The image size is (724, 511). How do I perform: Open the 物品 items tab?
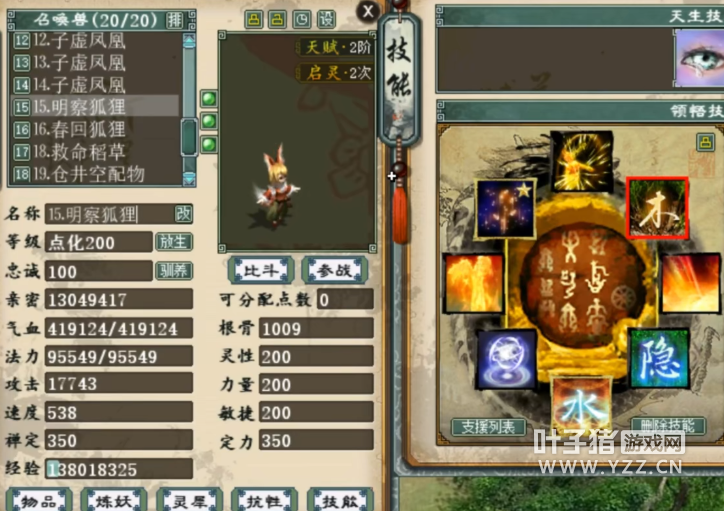point(40,500)
